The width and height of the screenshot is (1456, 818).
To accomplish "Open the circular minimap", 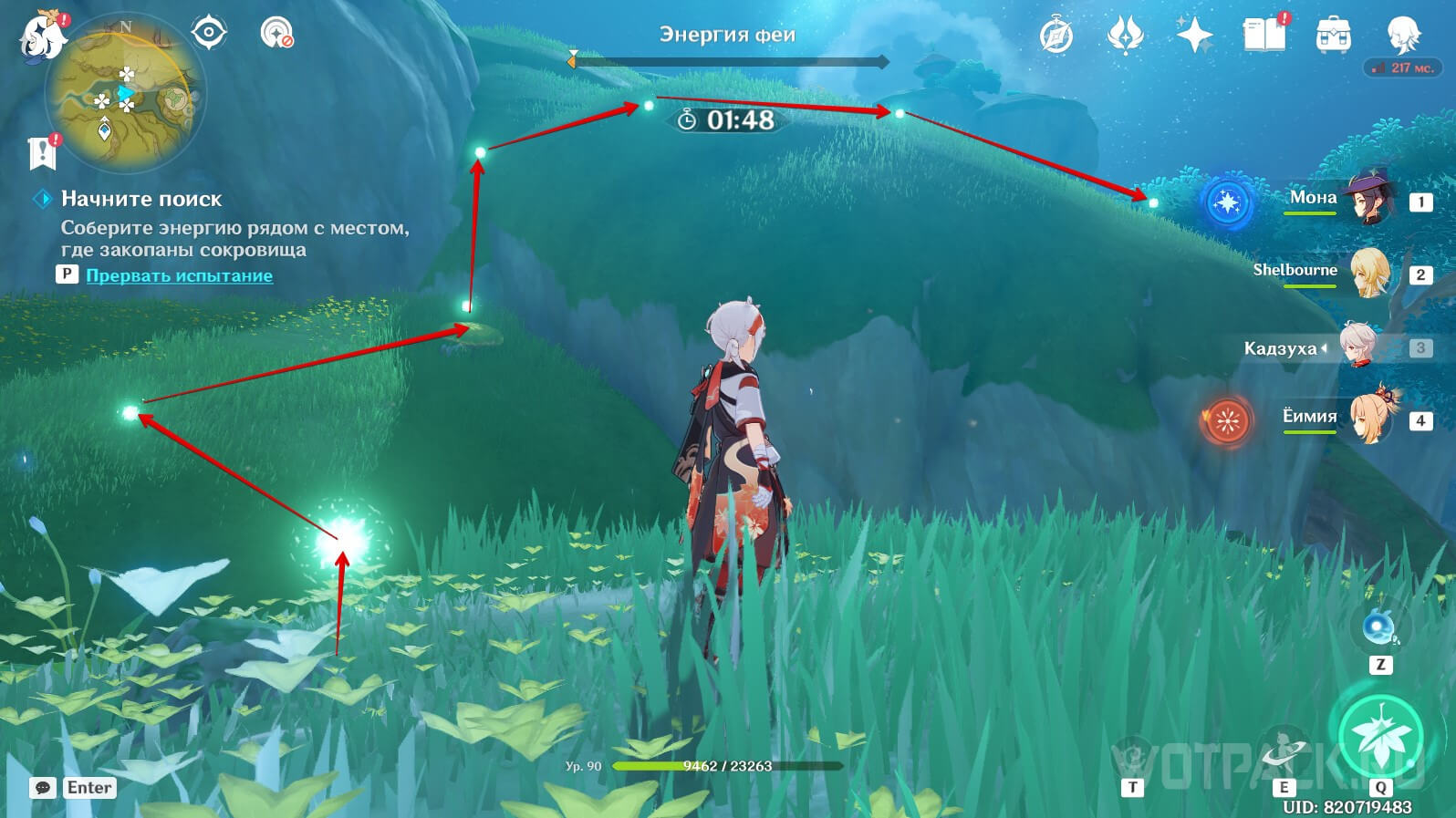I will click(x=126, y=94).
